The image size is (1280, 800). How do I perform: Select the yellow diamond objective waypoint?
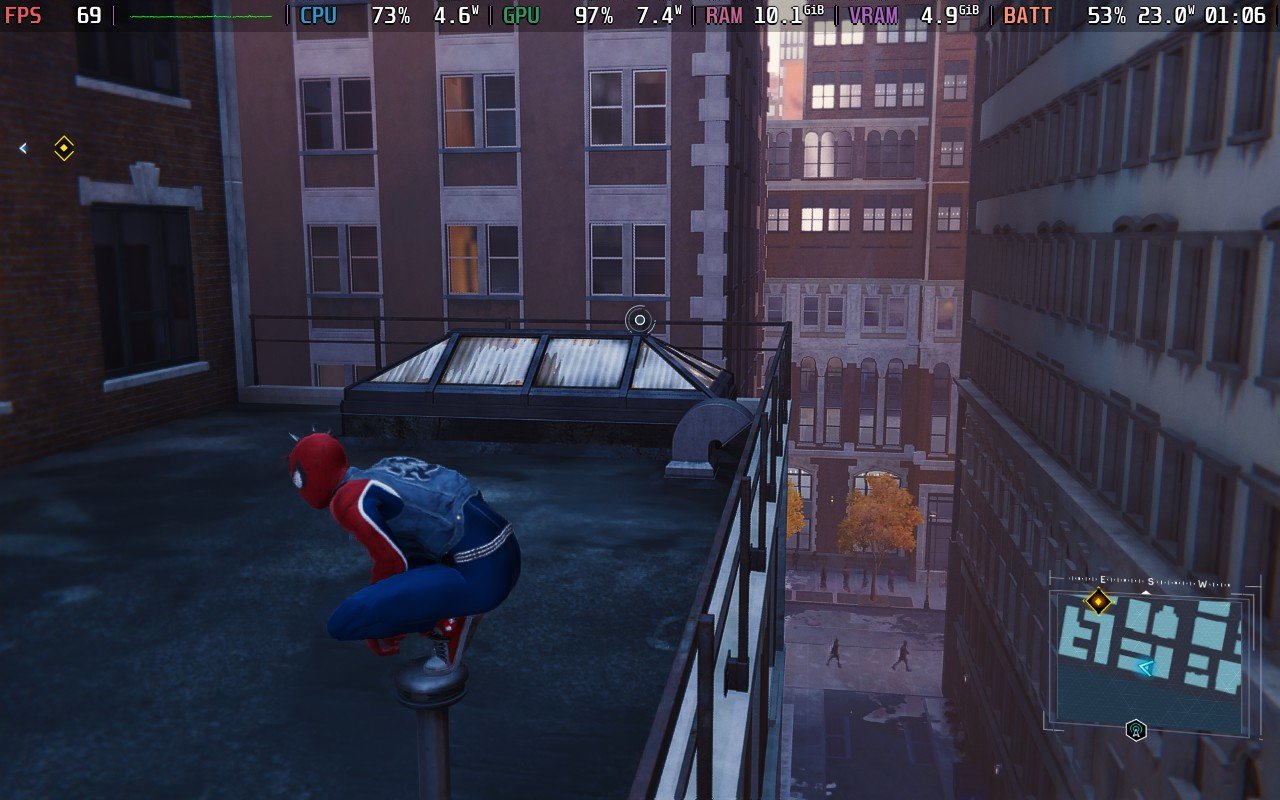point(64,148)
